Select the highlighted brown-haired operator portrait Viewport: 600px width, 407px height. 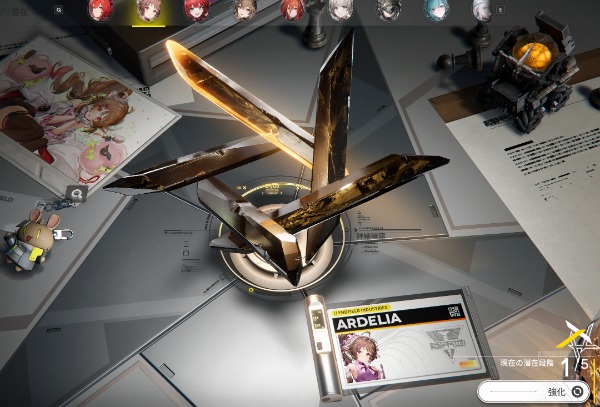tap(147, 10)
